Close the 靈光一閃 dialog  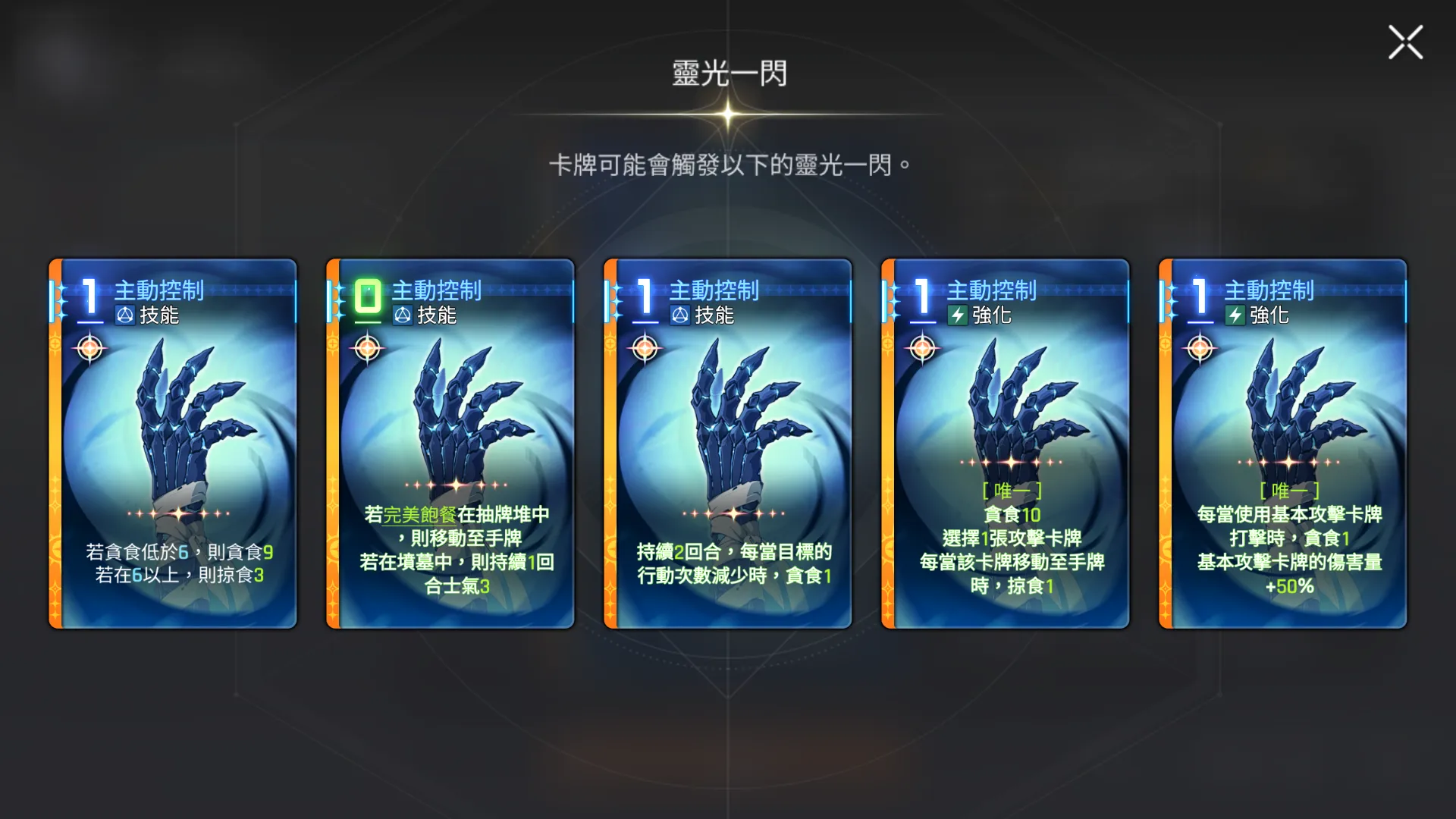click(1404, 43)
